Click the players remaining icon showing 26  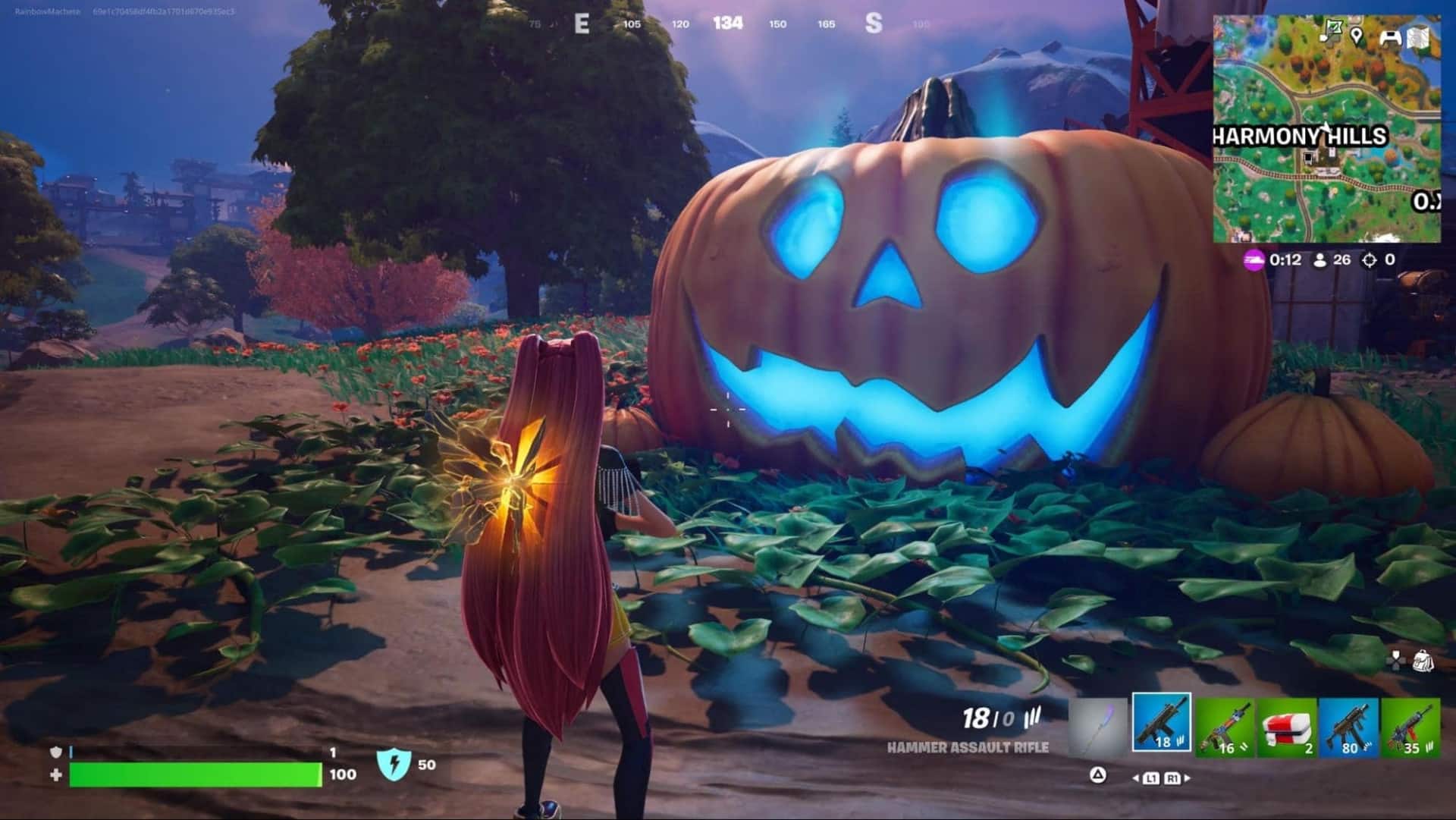(x=1320, y=260)
